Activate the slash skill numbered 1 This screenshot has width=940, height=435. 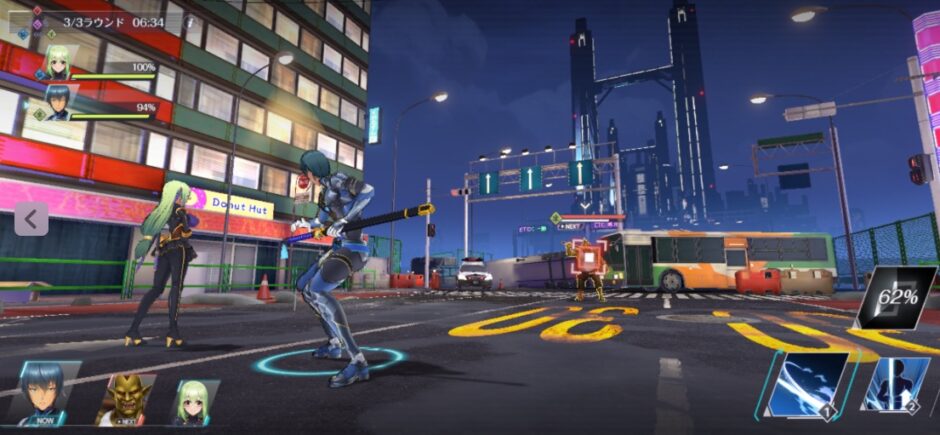(x=810, y=385)
